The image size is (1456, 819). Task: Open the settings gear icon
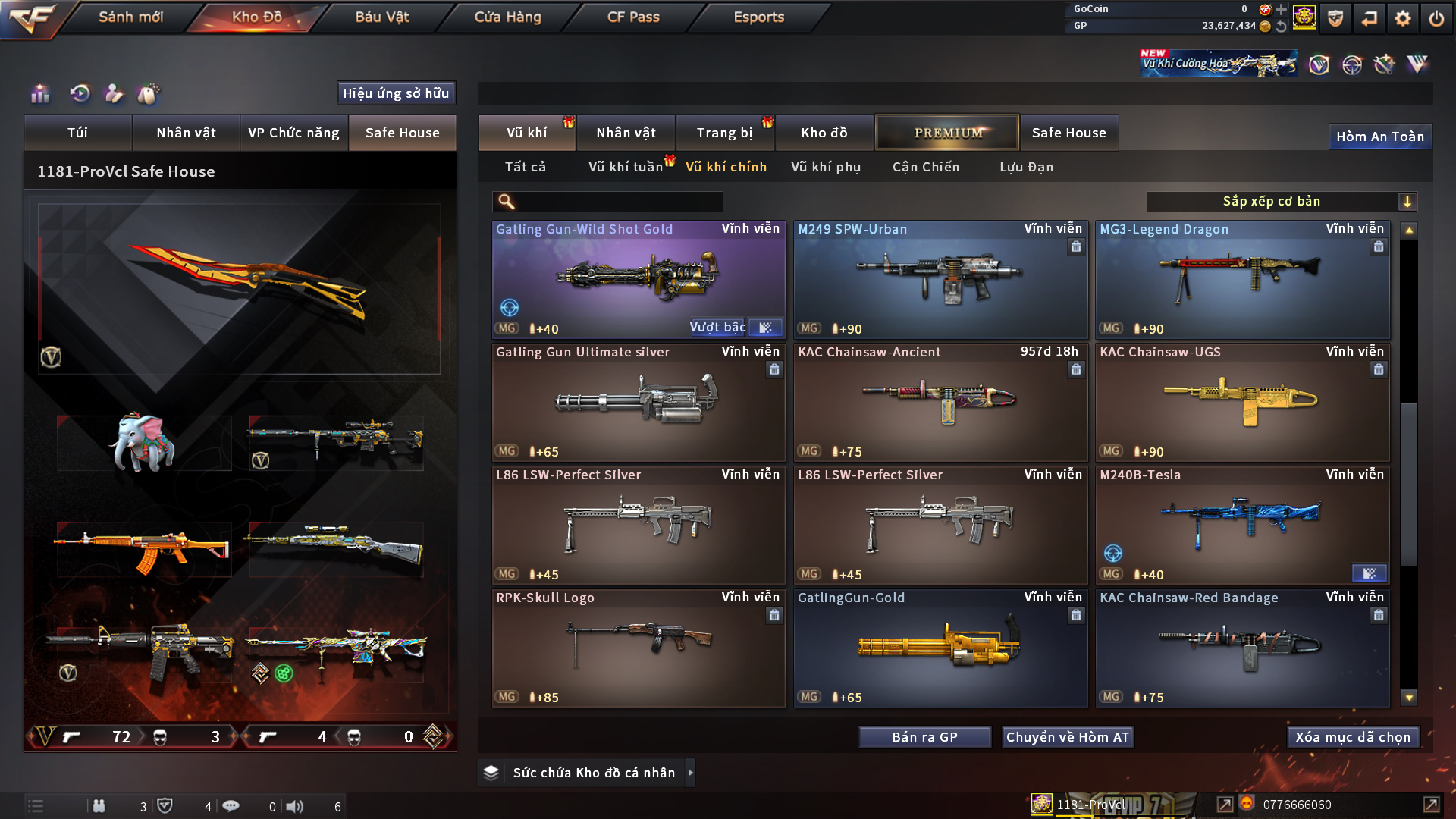[1402, 18]
